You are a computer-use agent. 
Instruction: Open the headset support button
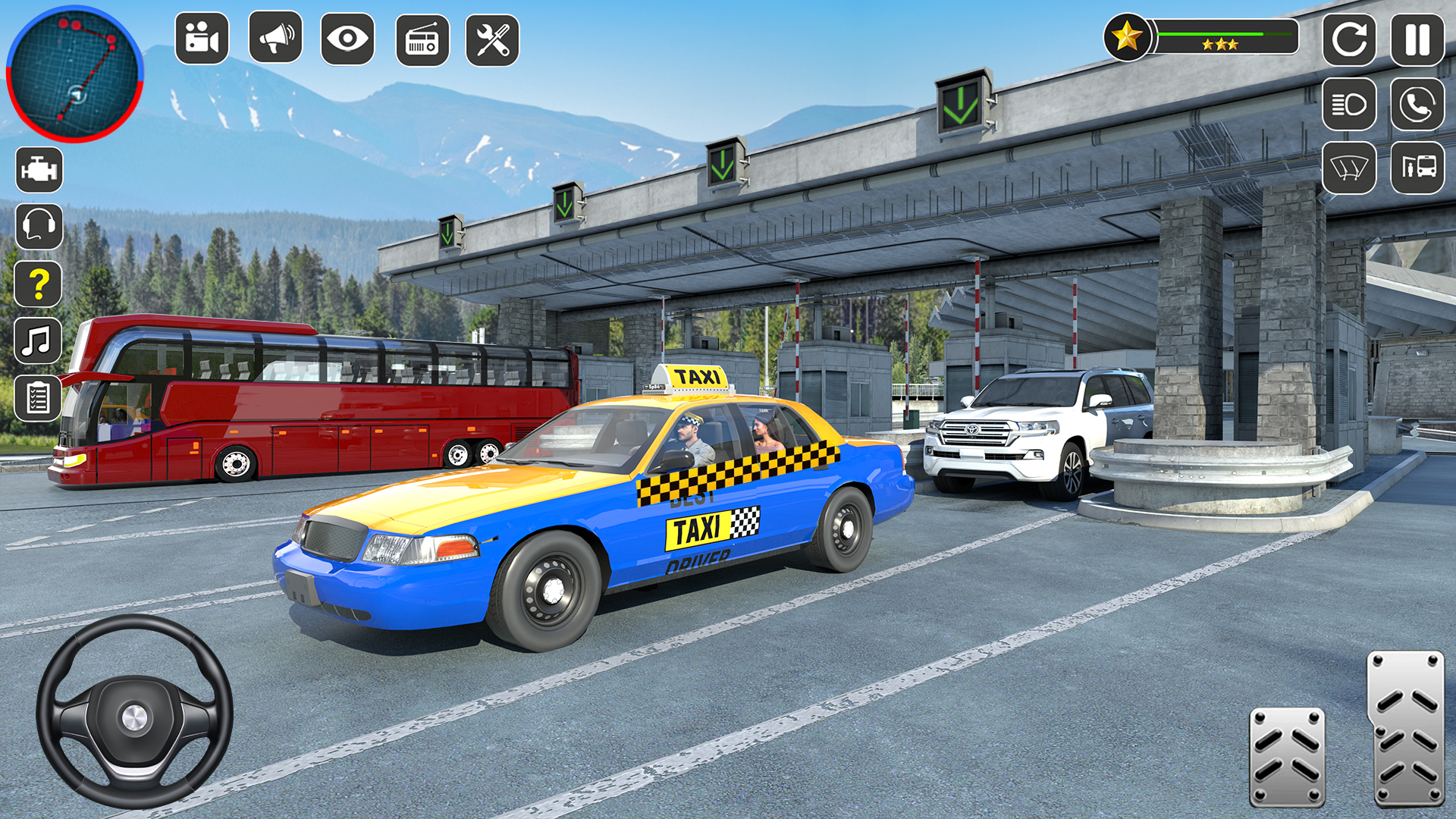[x=39, y=226]
